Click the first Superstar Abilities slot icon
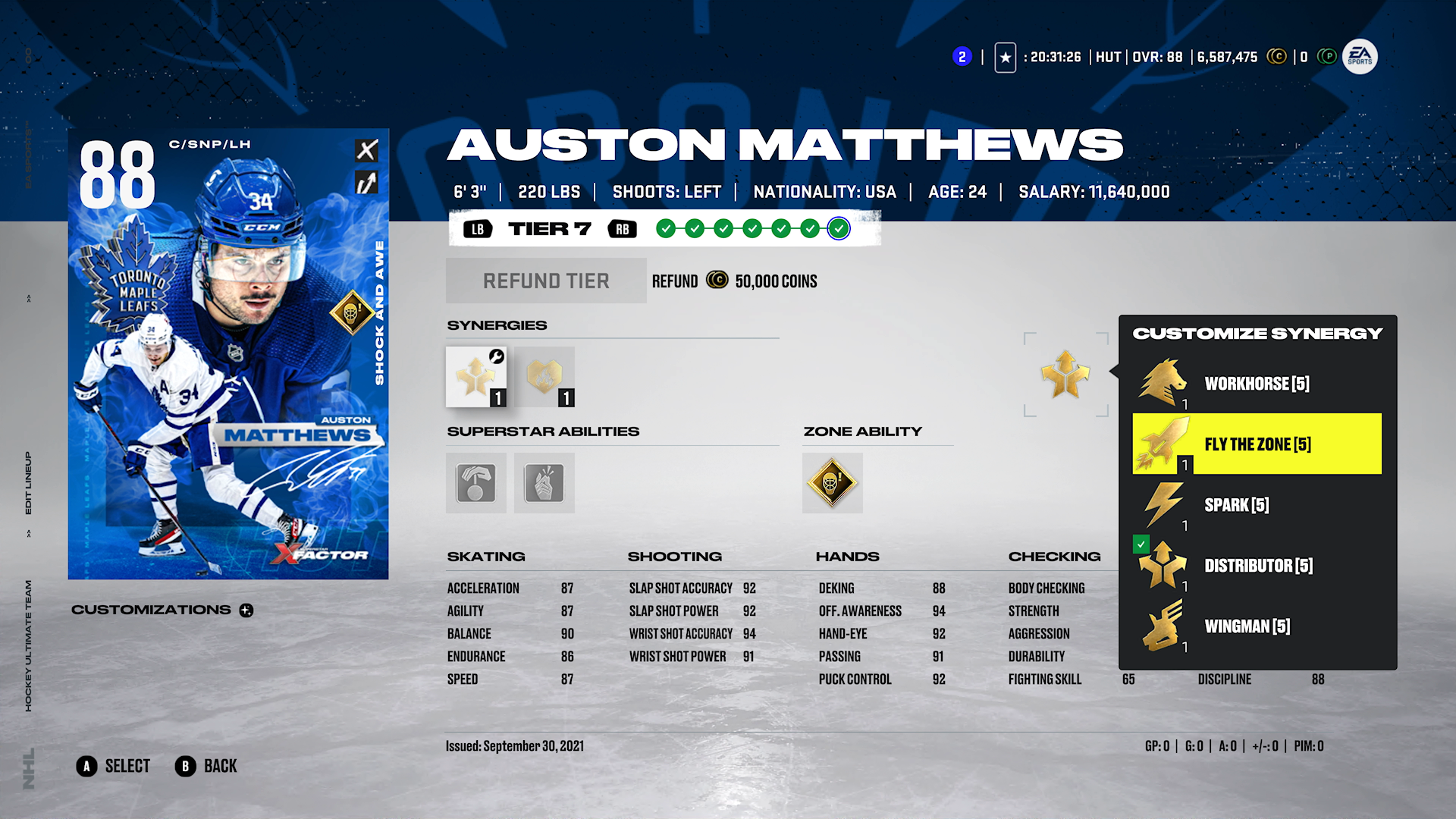 [x=475, y=483]
